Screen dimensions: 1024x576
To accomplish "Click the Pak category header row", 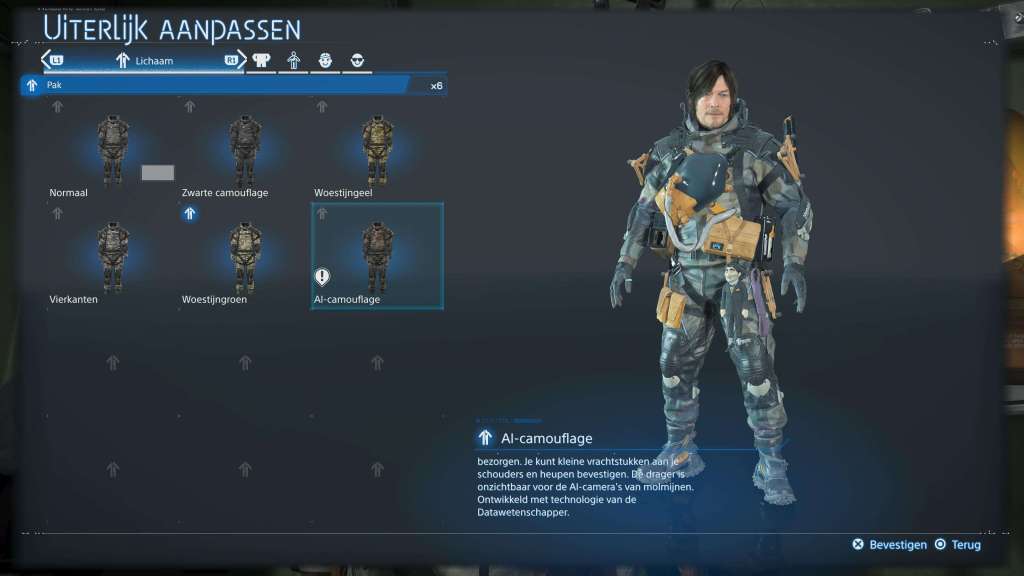I will click(x=231, y=85).
